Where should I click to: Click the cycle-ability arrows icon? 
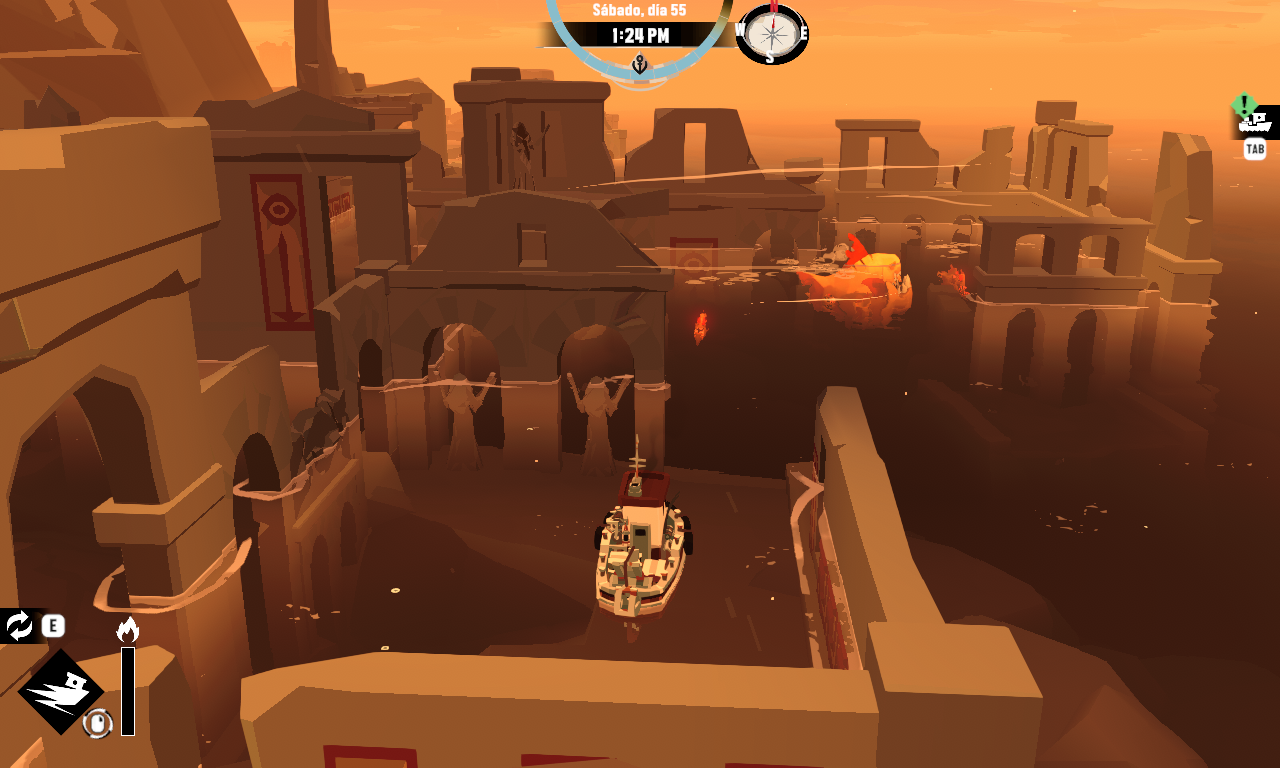[19, 626]
